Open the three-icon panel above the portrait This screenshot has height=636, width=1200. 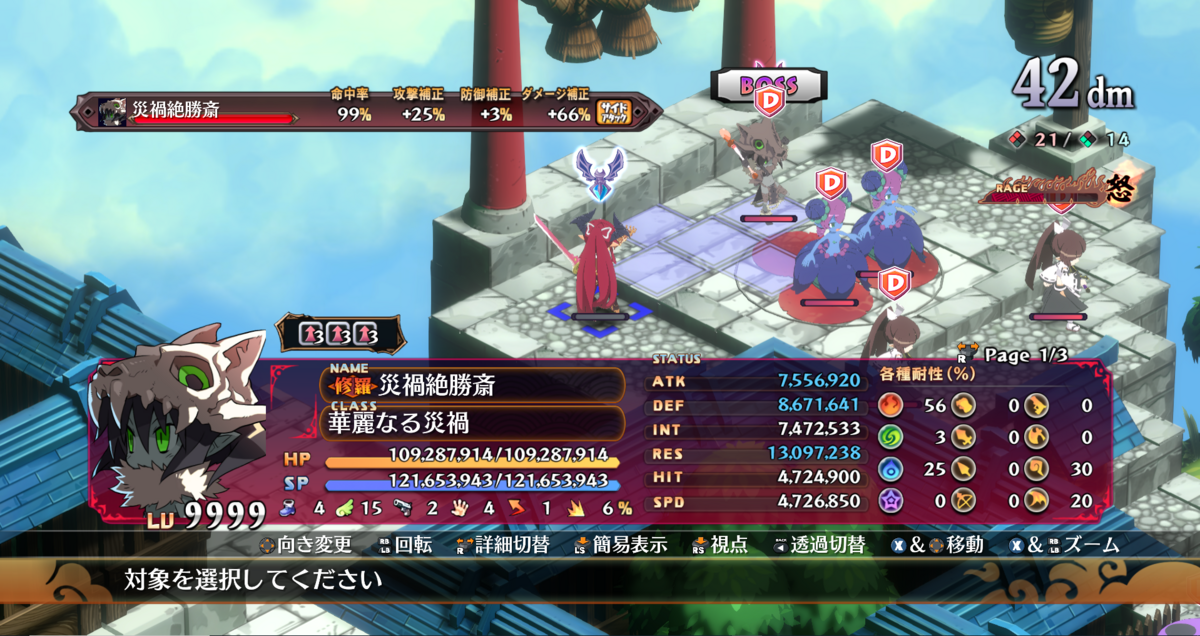coord(339,333)
